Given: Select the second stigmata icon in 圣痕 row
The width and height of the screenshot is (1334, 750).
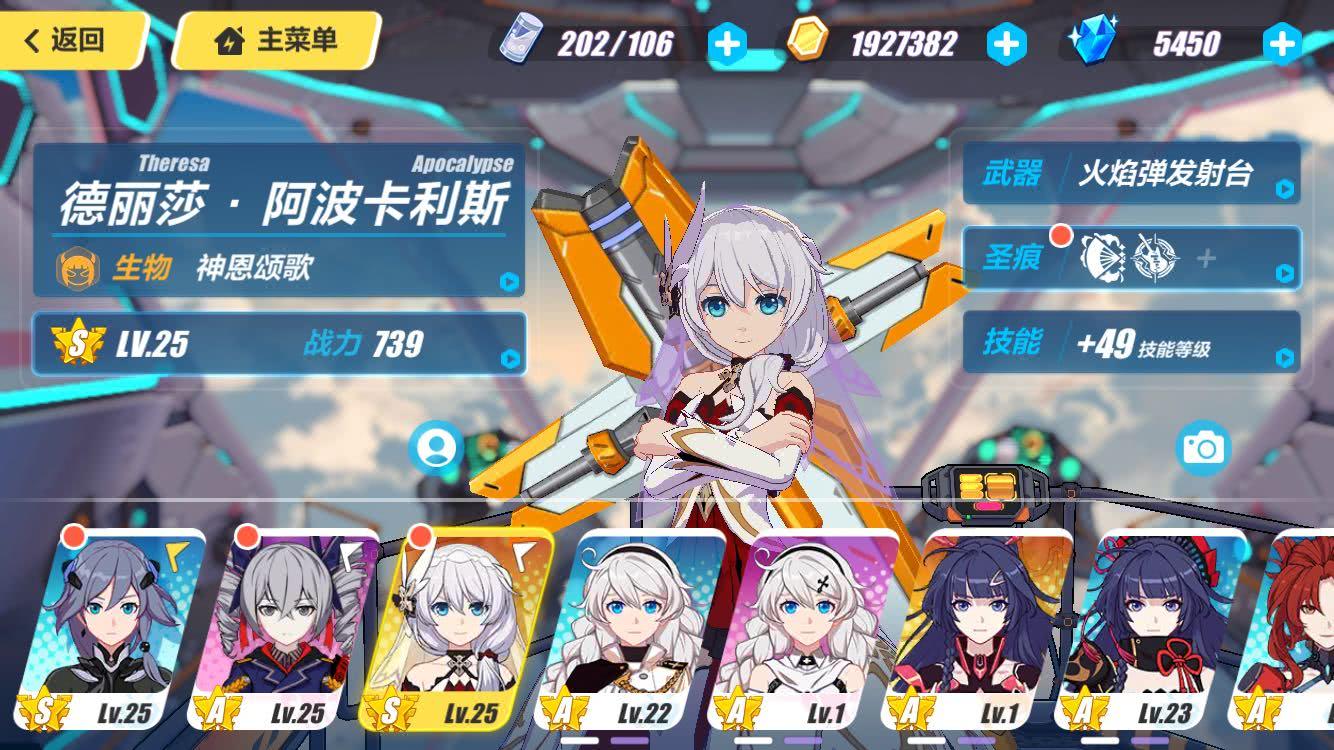Looking at the screenshot, I should coord(1155,258).
